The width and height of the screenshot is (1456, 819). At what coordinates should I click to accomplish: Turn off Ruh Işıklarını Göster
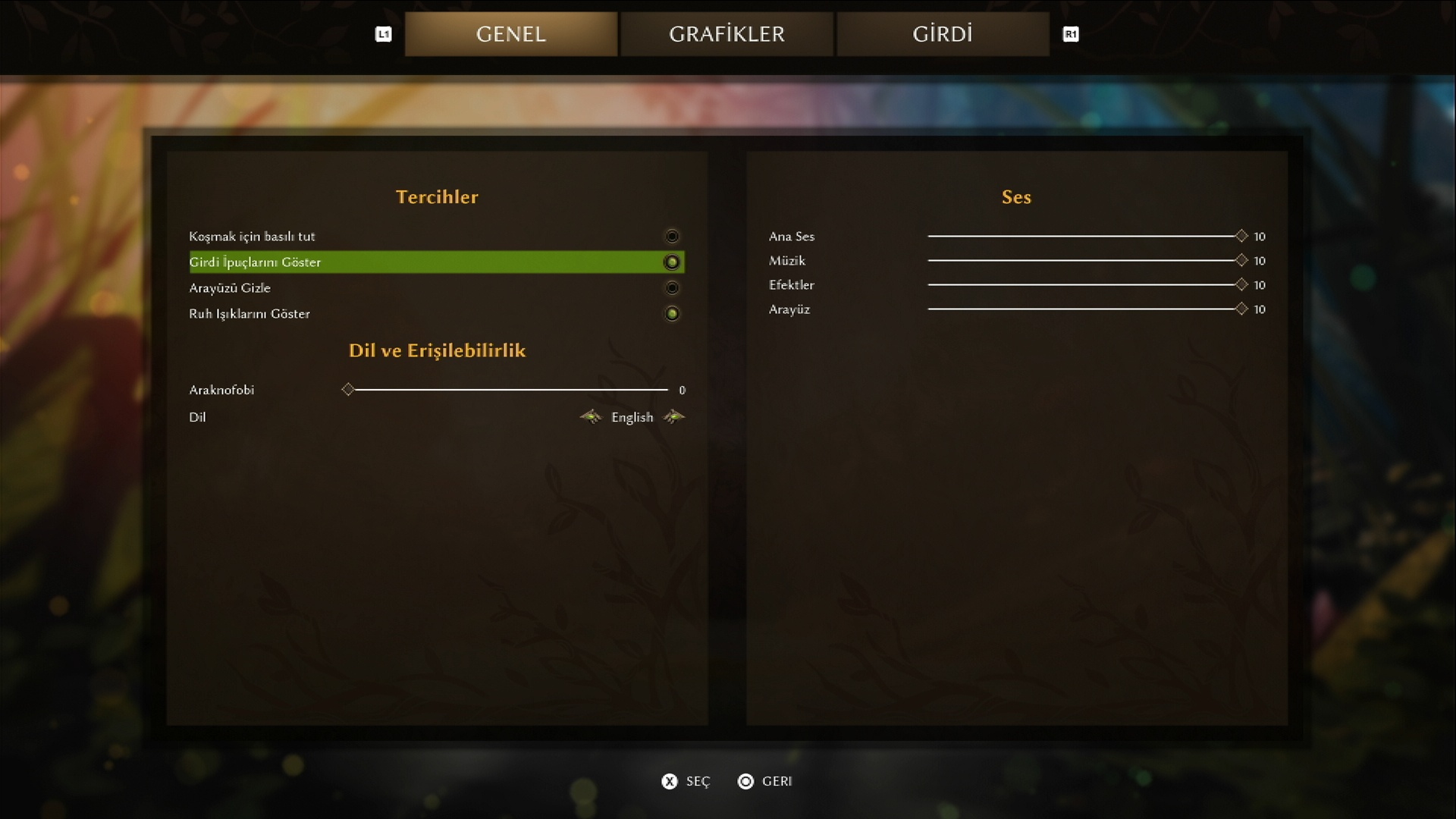point(671,314)
